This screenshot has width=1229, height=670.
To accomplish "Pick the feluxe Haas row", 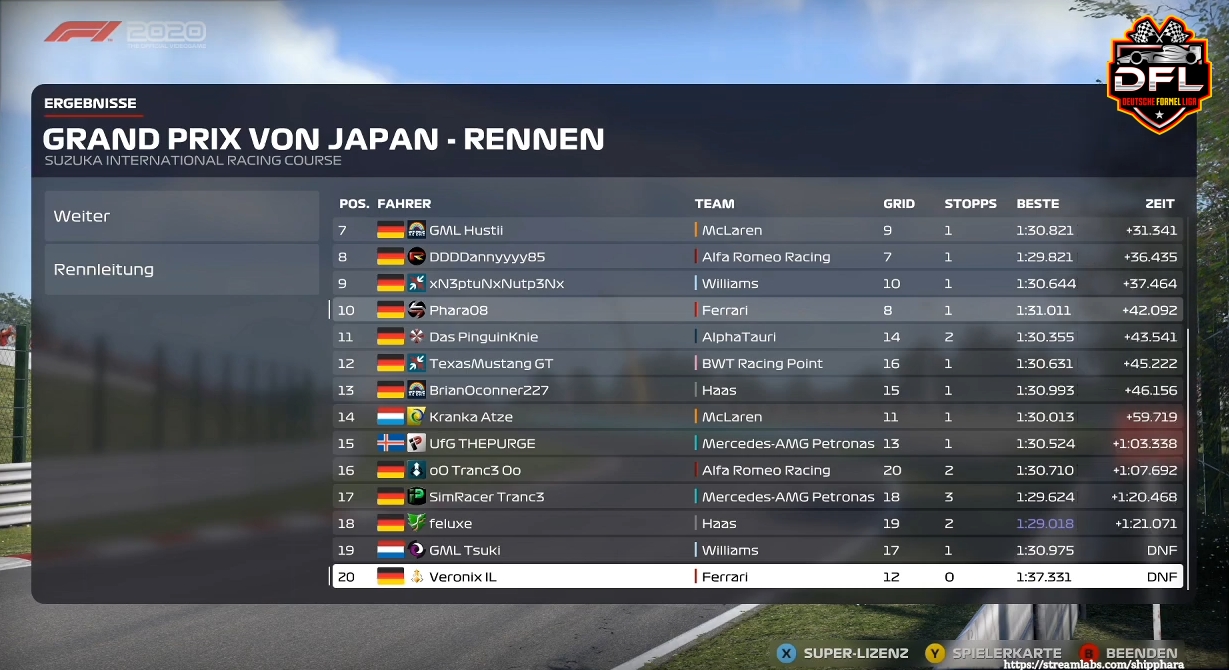I will click(757, 523).
